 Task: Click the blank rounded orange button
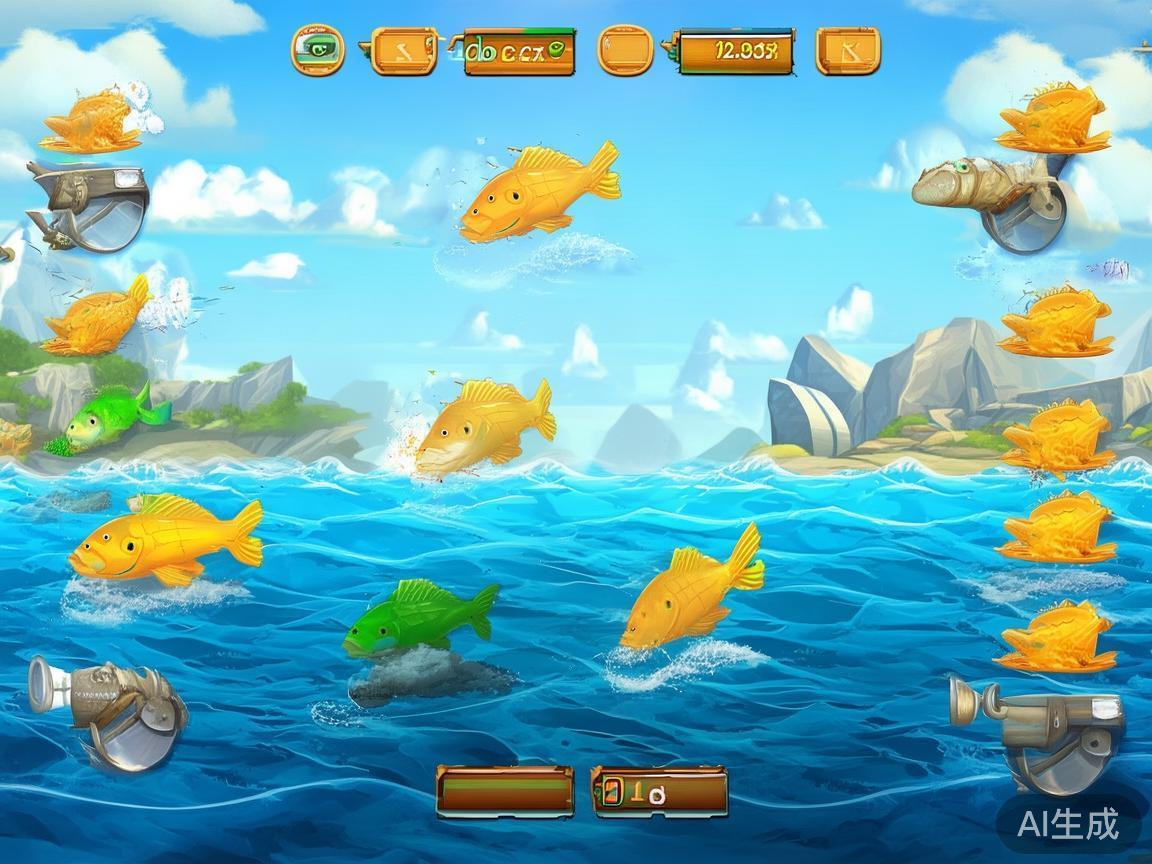pyautogui.click(x=625, y=50)
